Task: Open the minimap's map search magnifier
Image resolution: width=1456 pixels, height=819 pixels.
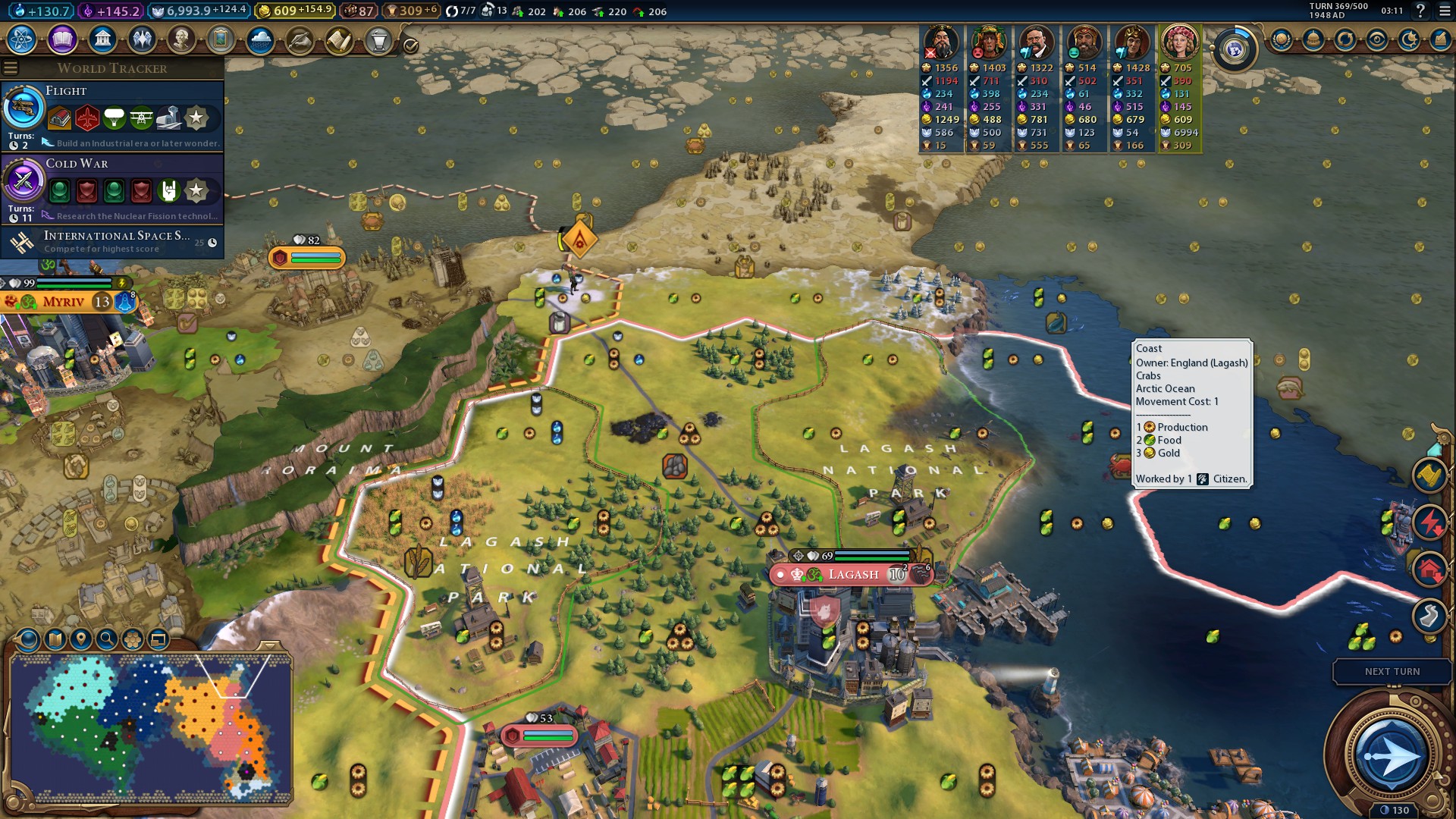Action: click(x=107, y=639)
